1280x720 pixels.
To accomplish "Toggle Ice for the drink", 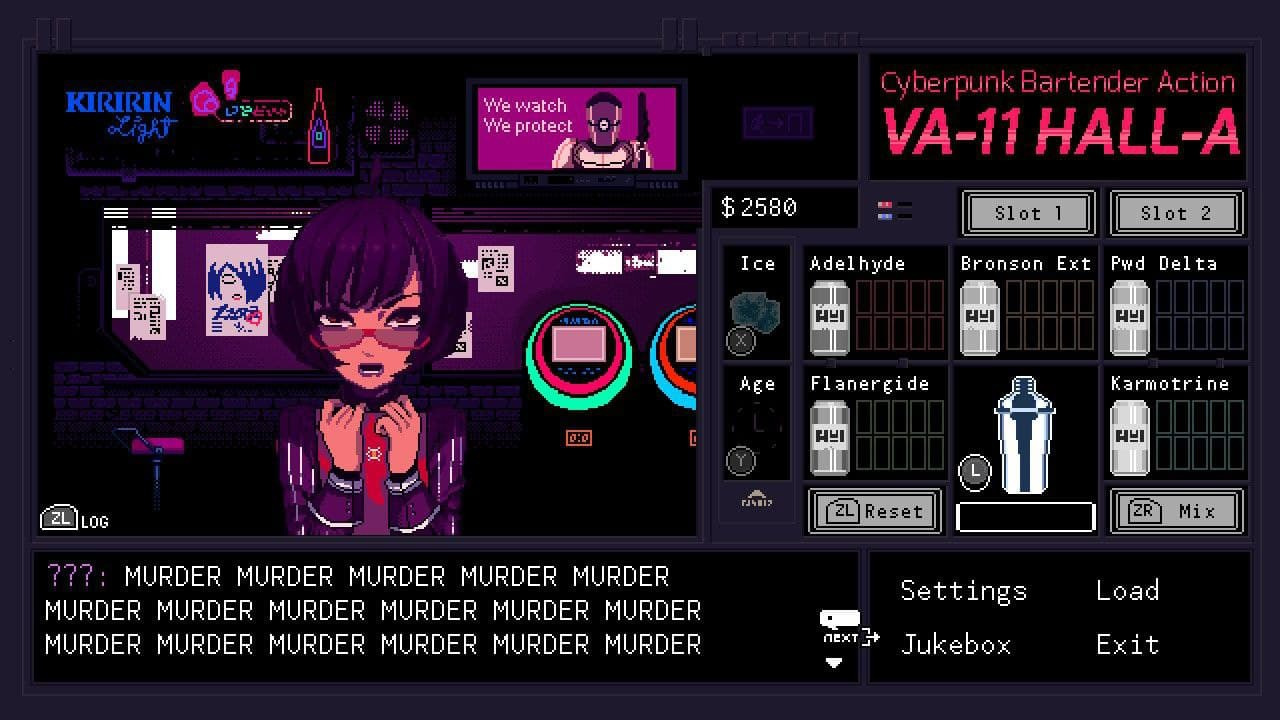I will point(756,312).
